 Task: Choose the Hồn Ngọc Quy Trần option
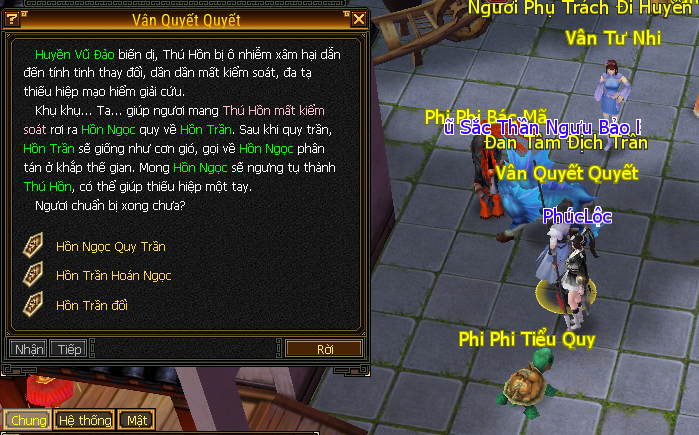pos(110,246)
